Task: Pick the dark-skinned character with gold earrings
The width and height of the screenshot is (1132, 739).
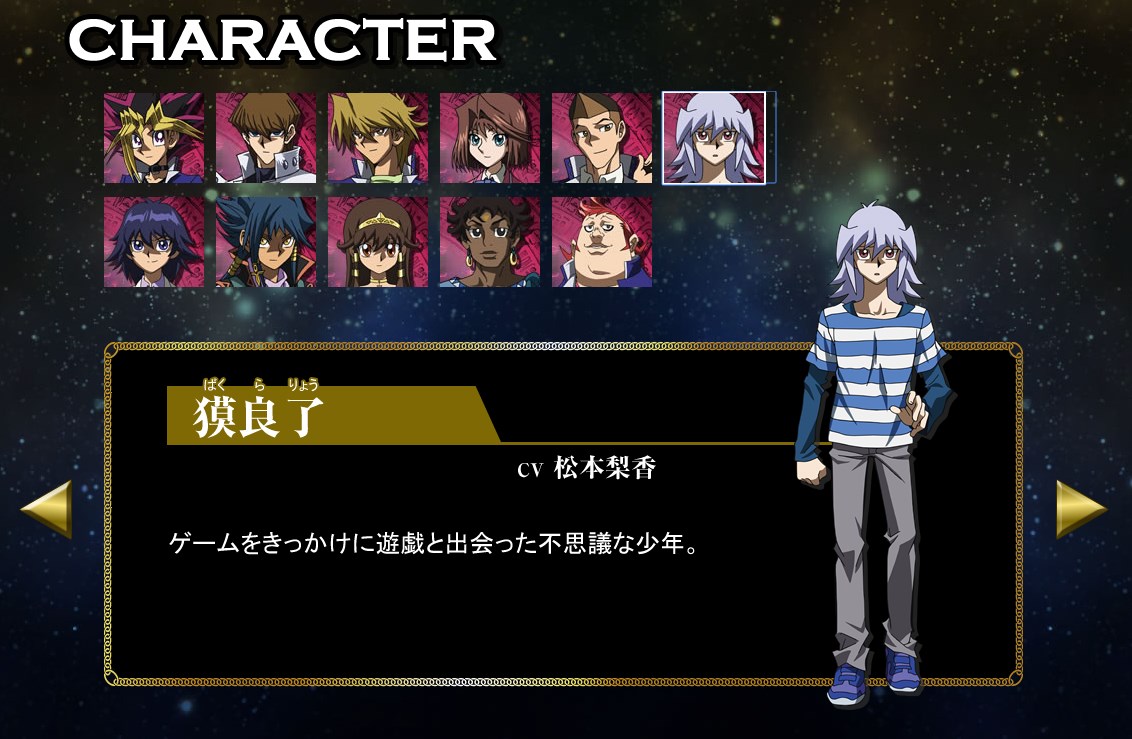Action: click(490, 242)
